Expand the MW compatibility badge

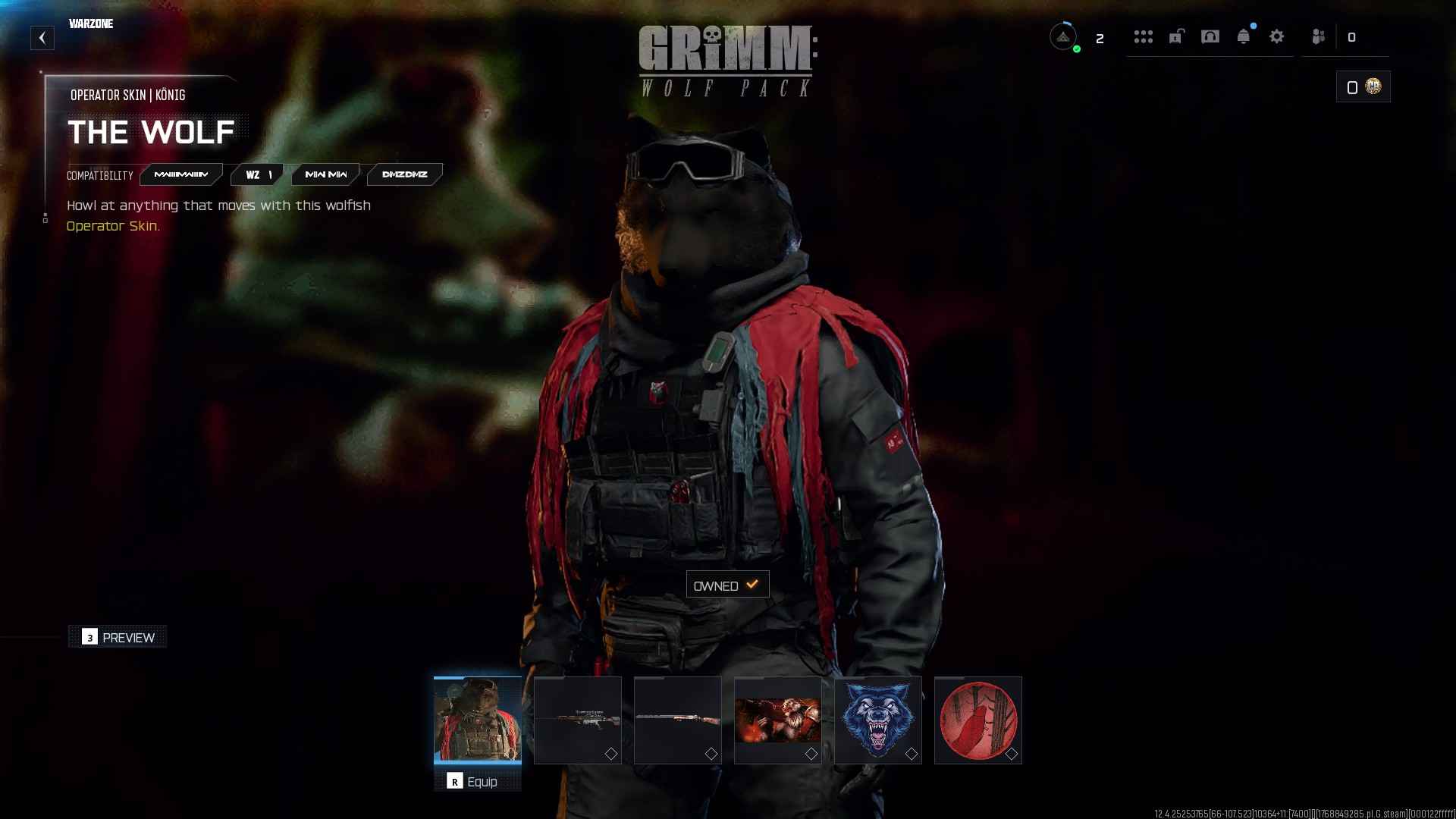tap(325, 174)
